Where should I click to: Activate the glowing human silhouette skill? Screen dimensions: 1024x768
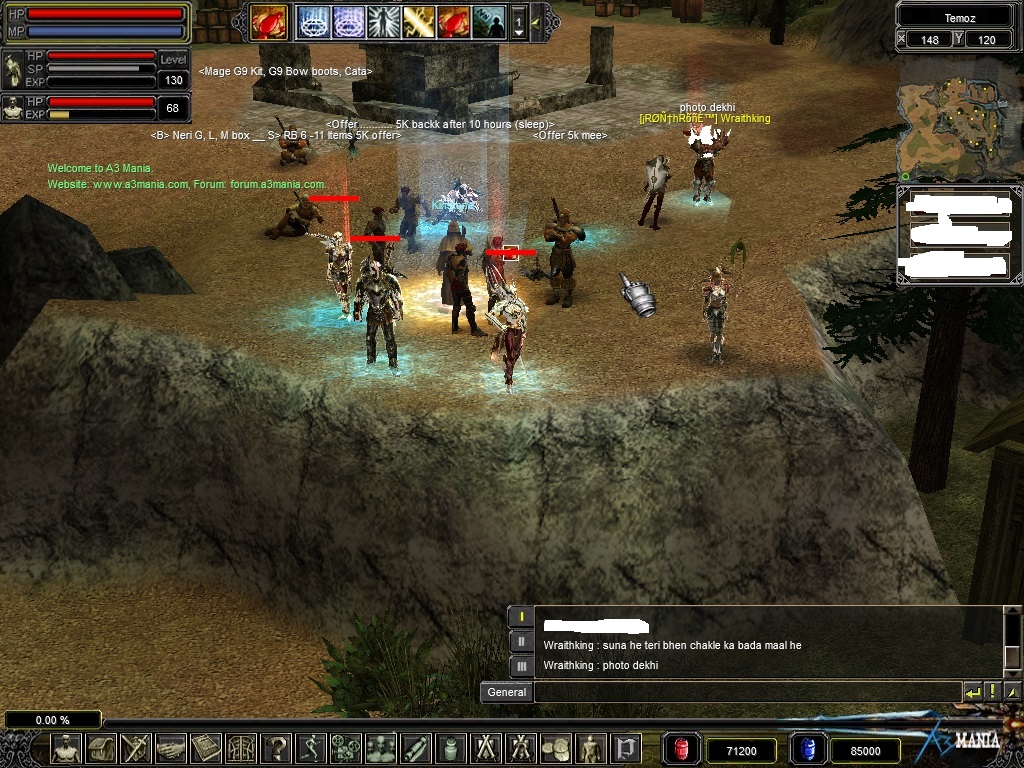383,21
